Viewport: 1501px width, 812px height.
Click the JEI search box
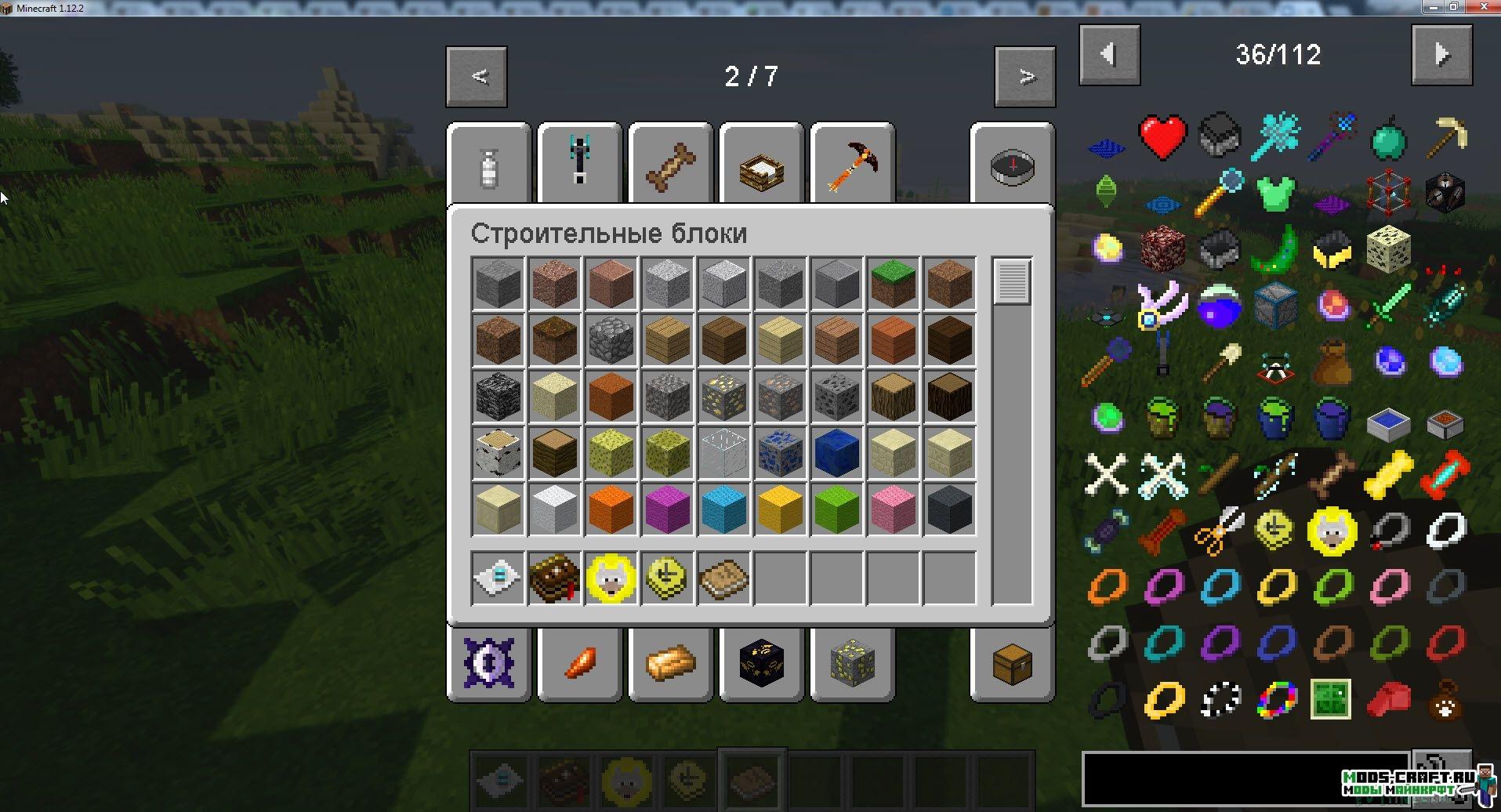point(1246,778)
